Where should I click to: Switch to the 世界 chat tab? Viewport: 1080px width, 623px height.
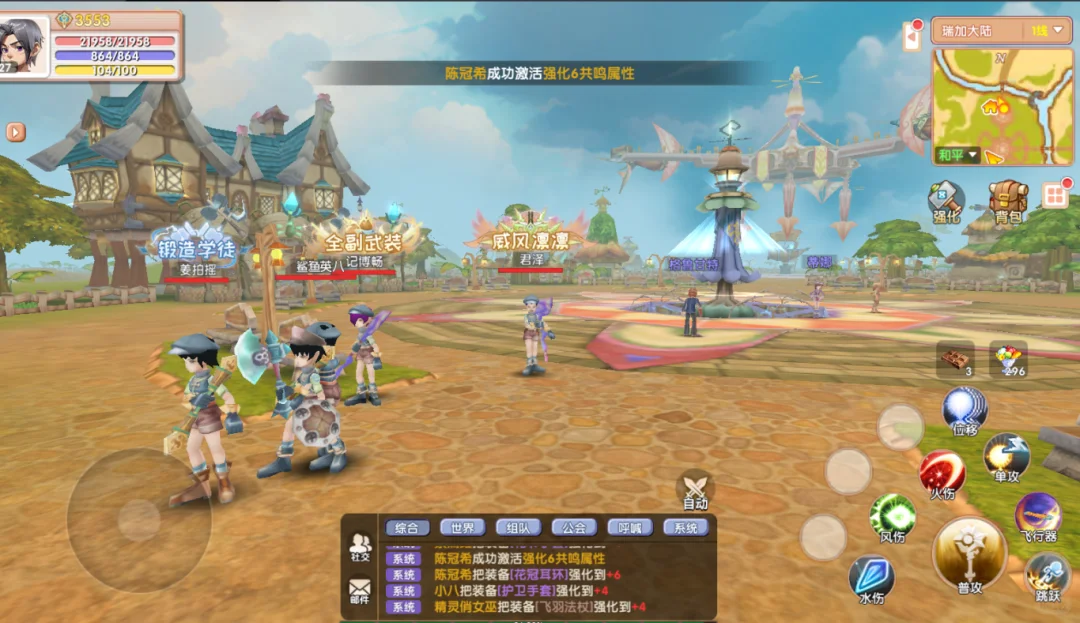(x=461, y=528)
